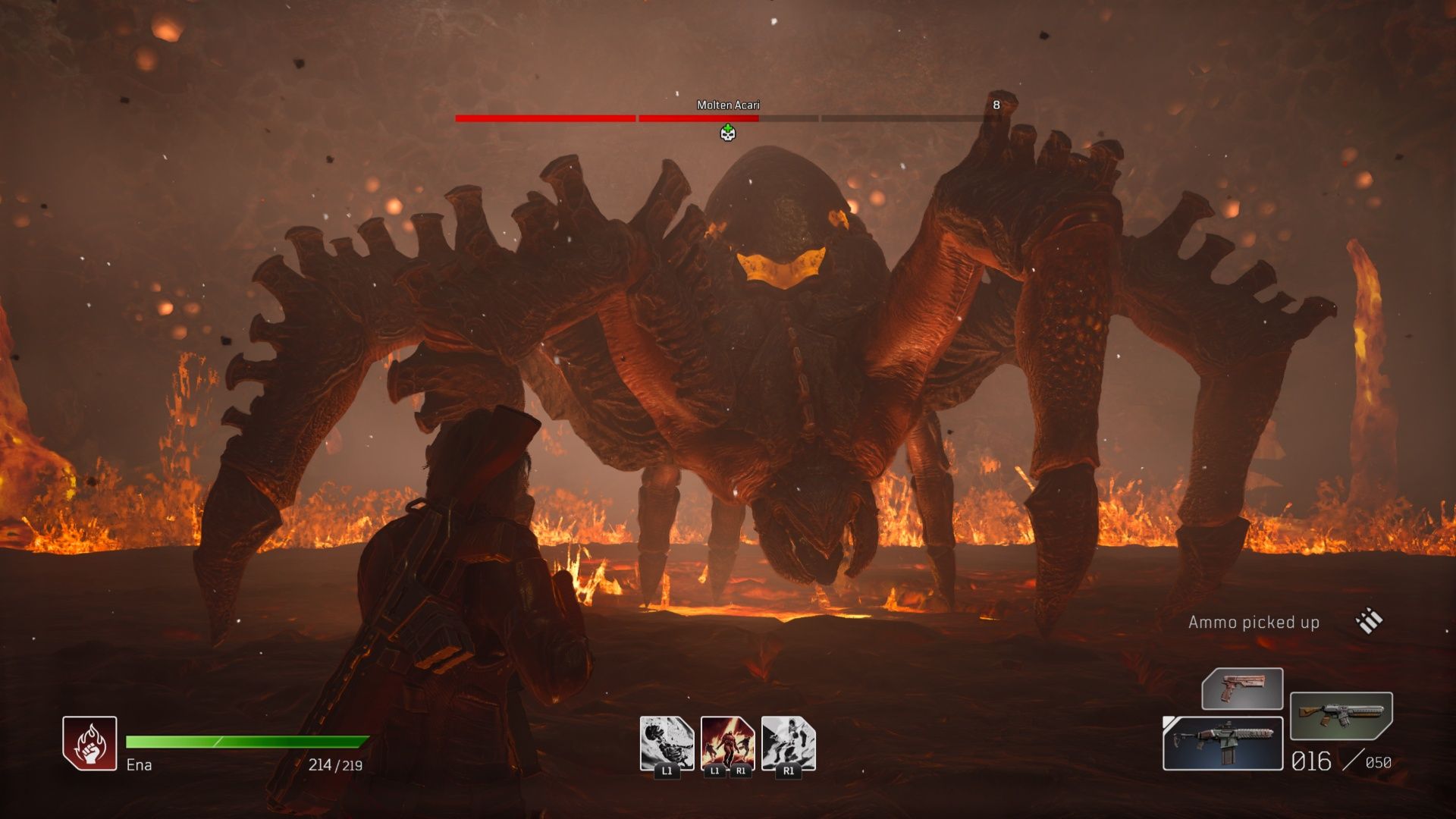Trigger the grayscale leaping figure skill
The height and width of the screenshot is (819, 1456).
(x=788, y=742)
